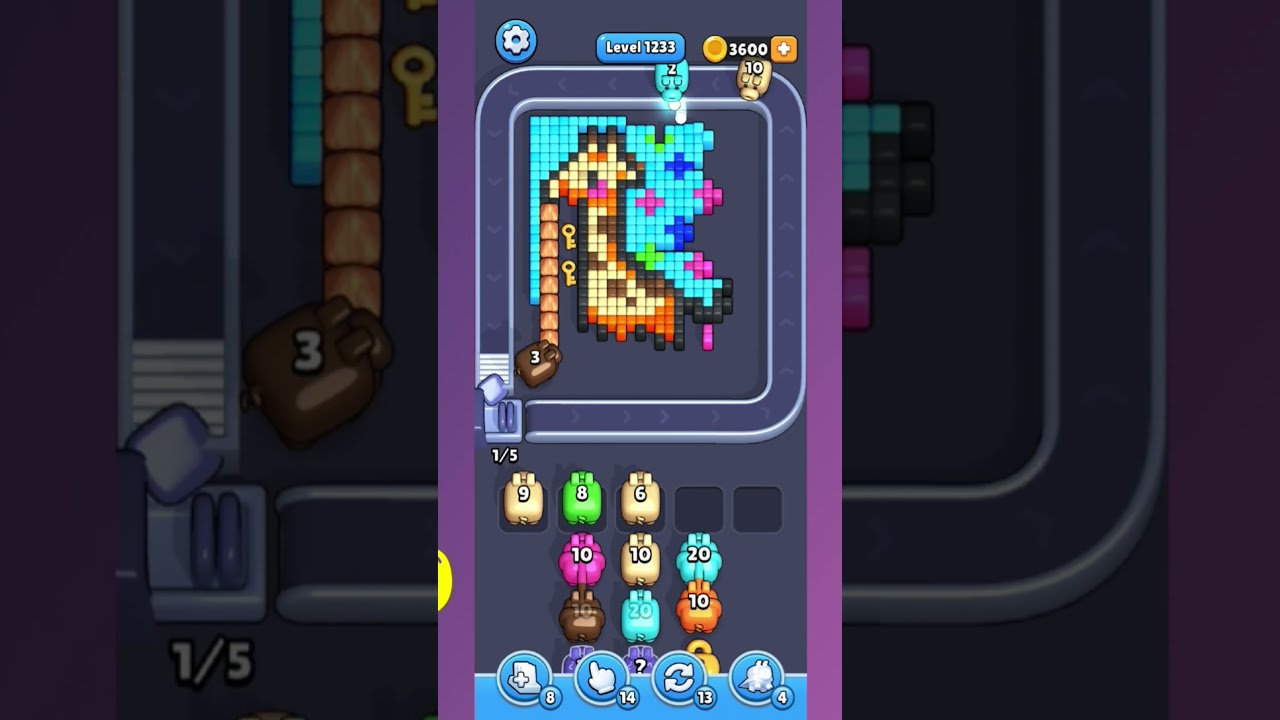
Task: Select the blue peg counter at the top
Action: pyautogui.click(x=670, y=82)
